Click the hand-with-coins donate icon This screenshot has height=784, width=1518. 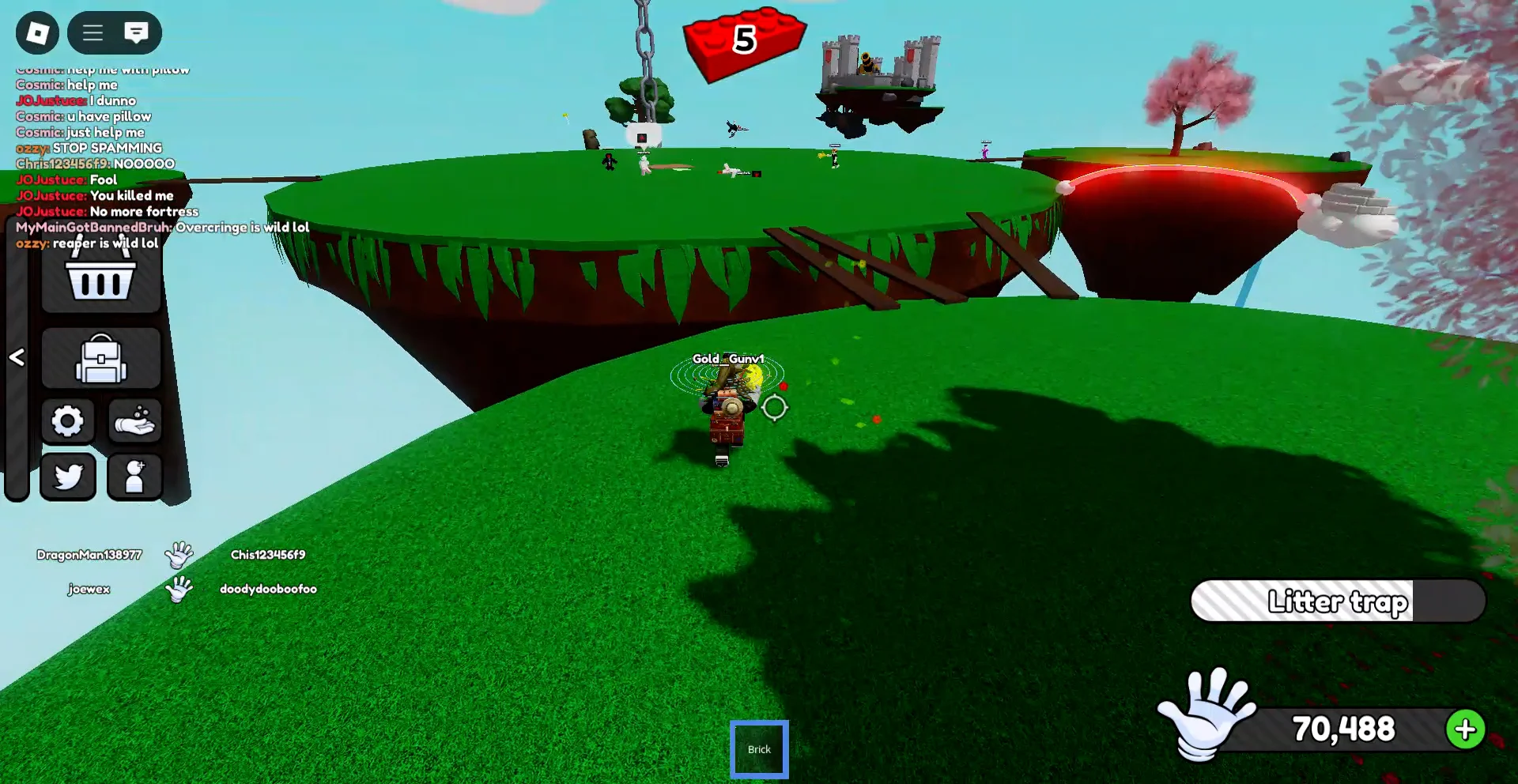(x=135, y=421)
